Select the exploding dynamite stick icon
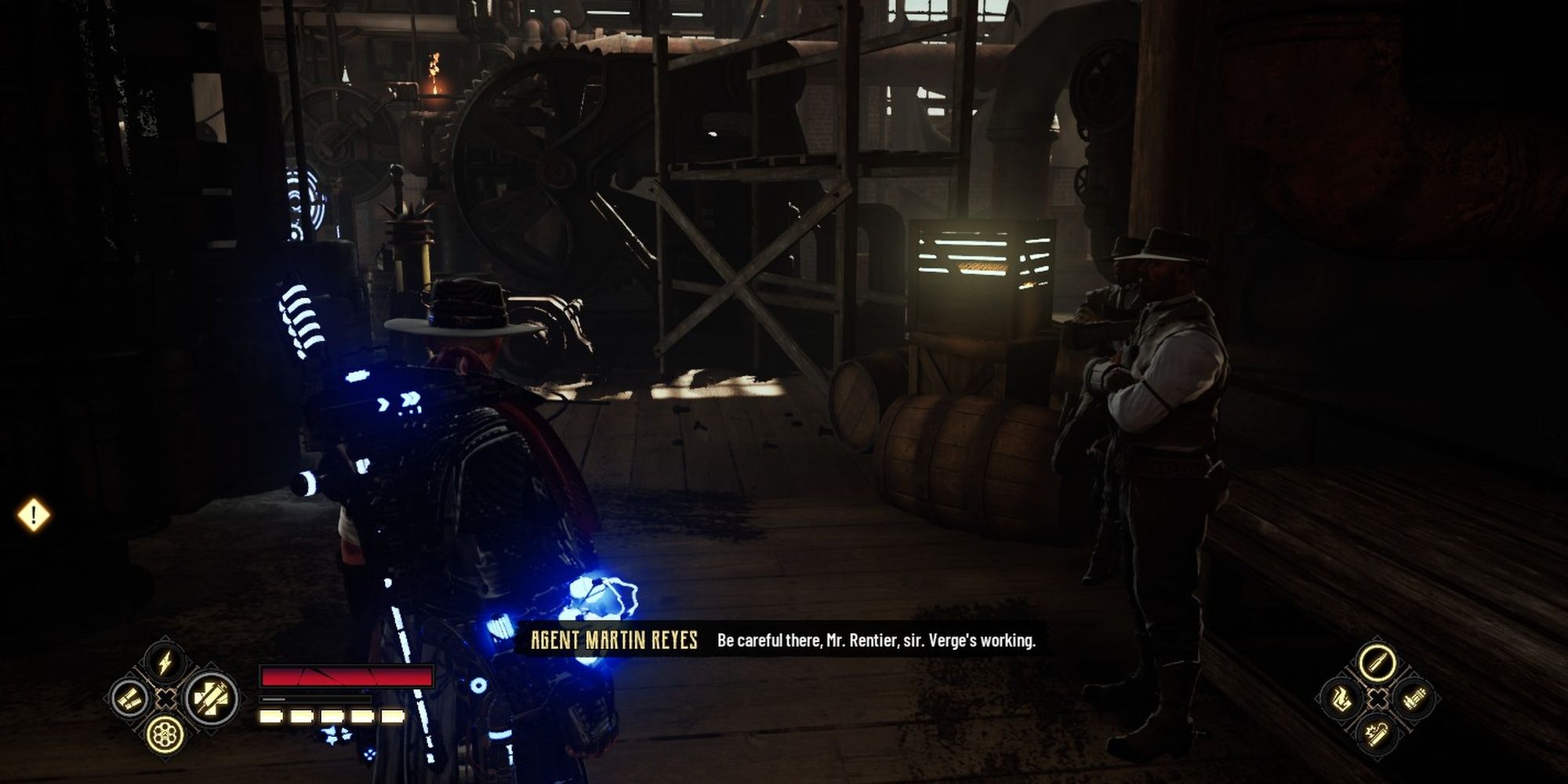This screenshot has height=784, width=1568. (1377, 735)
